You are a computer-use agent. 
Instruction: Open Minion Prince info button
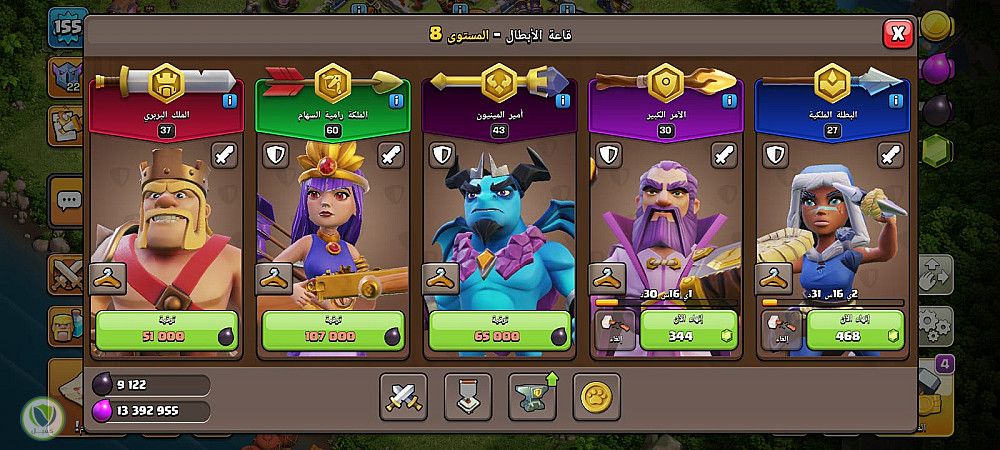click(x=564, y=101)
